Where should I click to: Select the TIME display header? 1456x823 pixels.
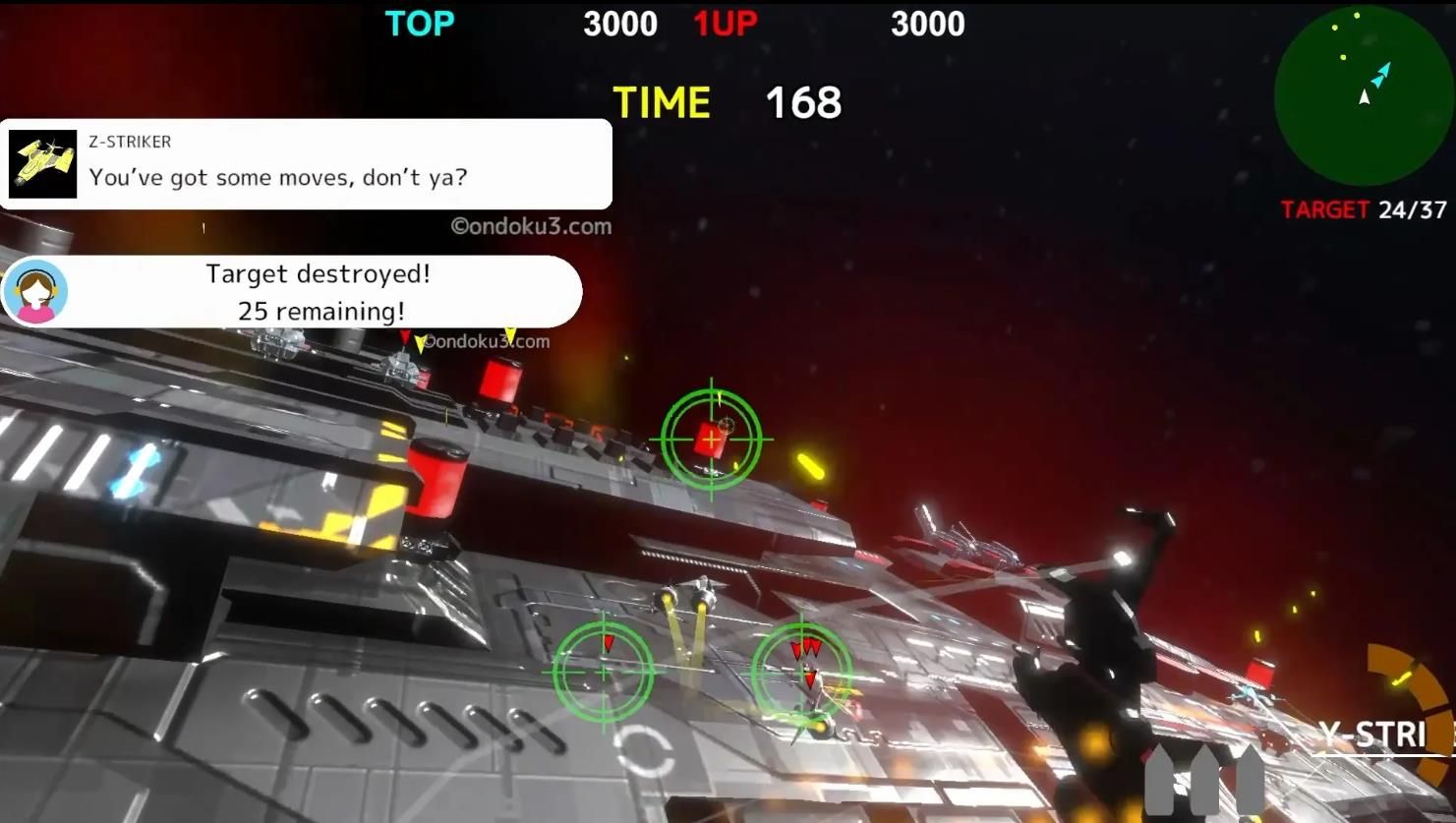coord(663,98)
